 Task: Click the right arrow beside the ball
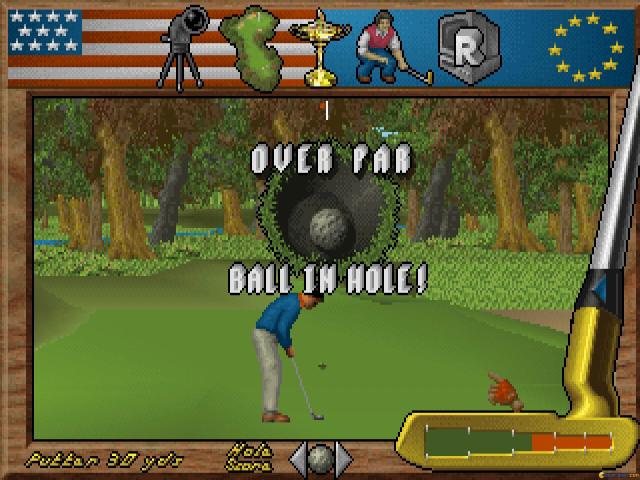click(344, 460)
